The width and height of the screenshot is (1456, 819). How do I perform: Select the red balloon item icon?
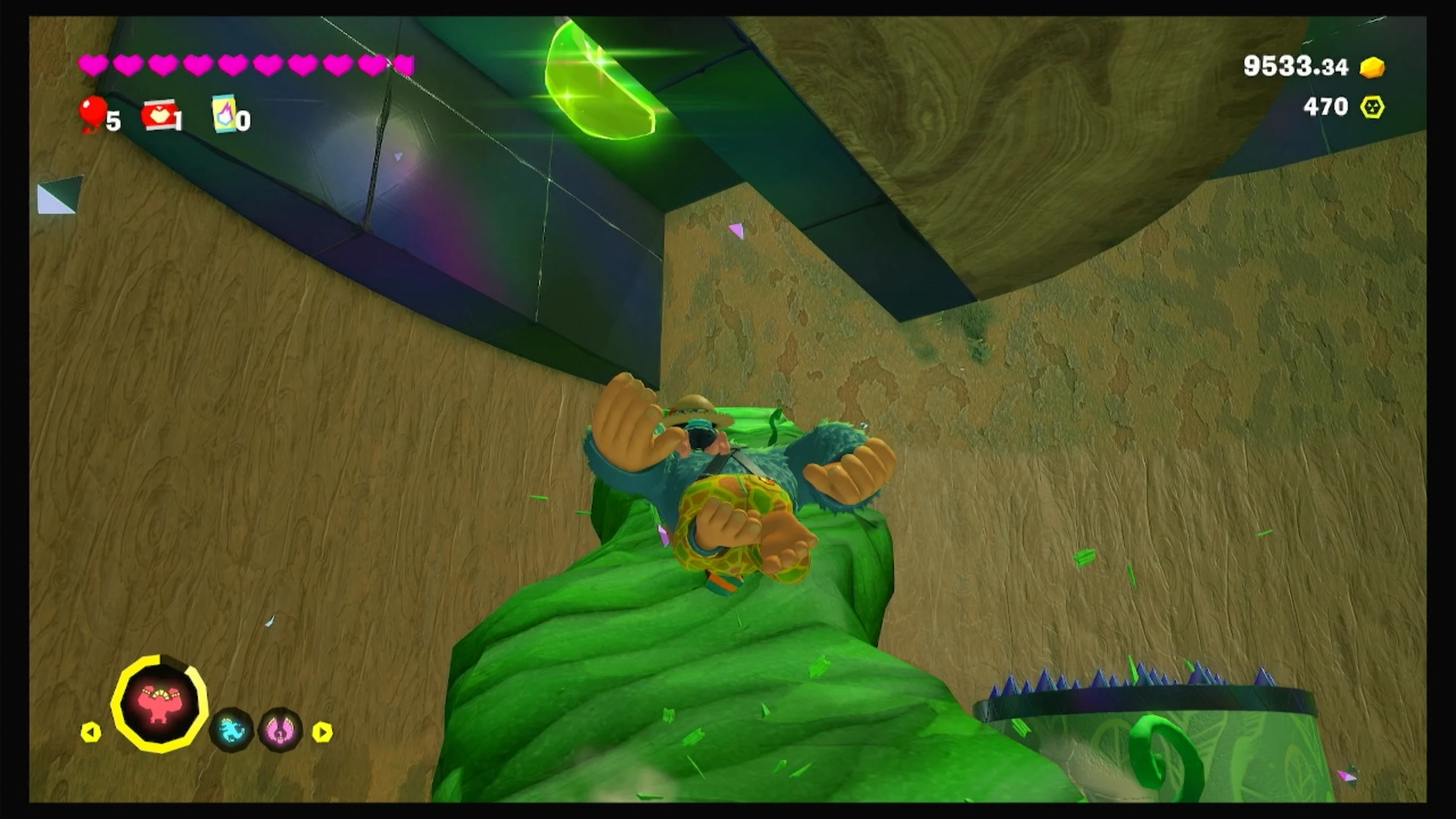pos(93,113)
